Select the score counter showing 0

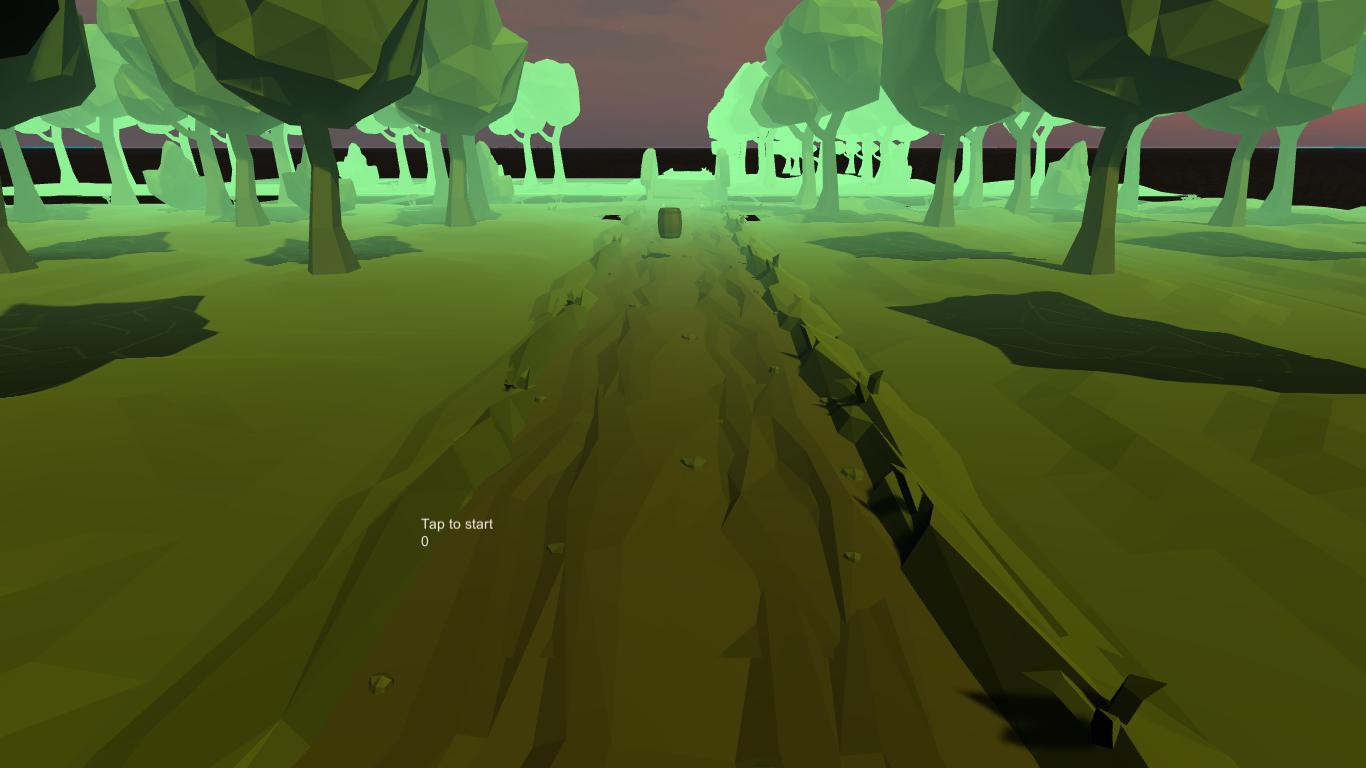tap(424, 541)
